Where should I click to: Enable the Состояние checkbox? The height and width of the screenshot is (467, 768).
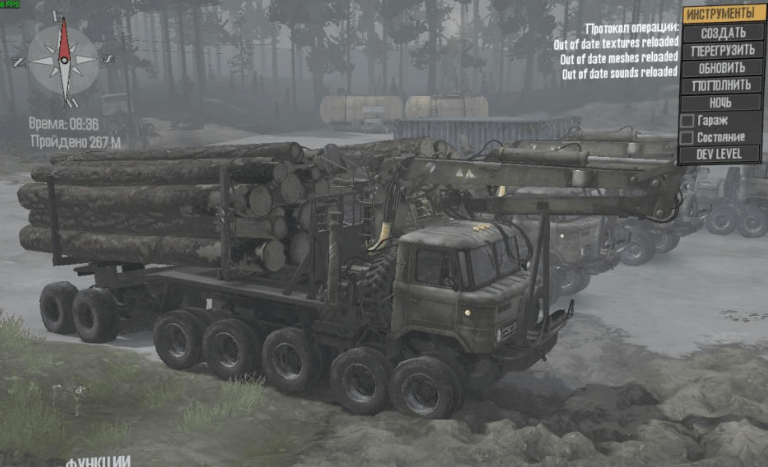coord(687,137)
